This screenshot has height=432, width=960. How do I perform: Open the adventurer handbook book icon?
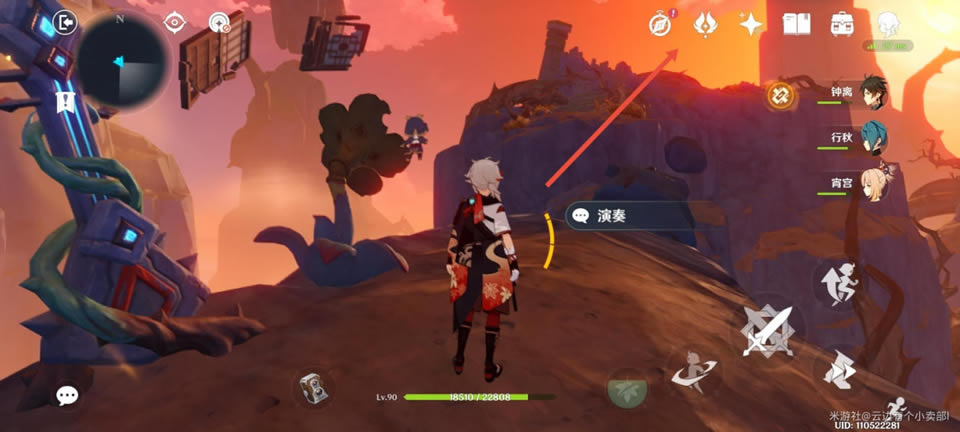tap(796, 24)
